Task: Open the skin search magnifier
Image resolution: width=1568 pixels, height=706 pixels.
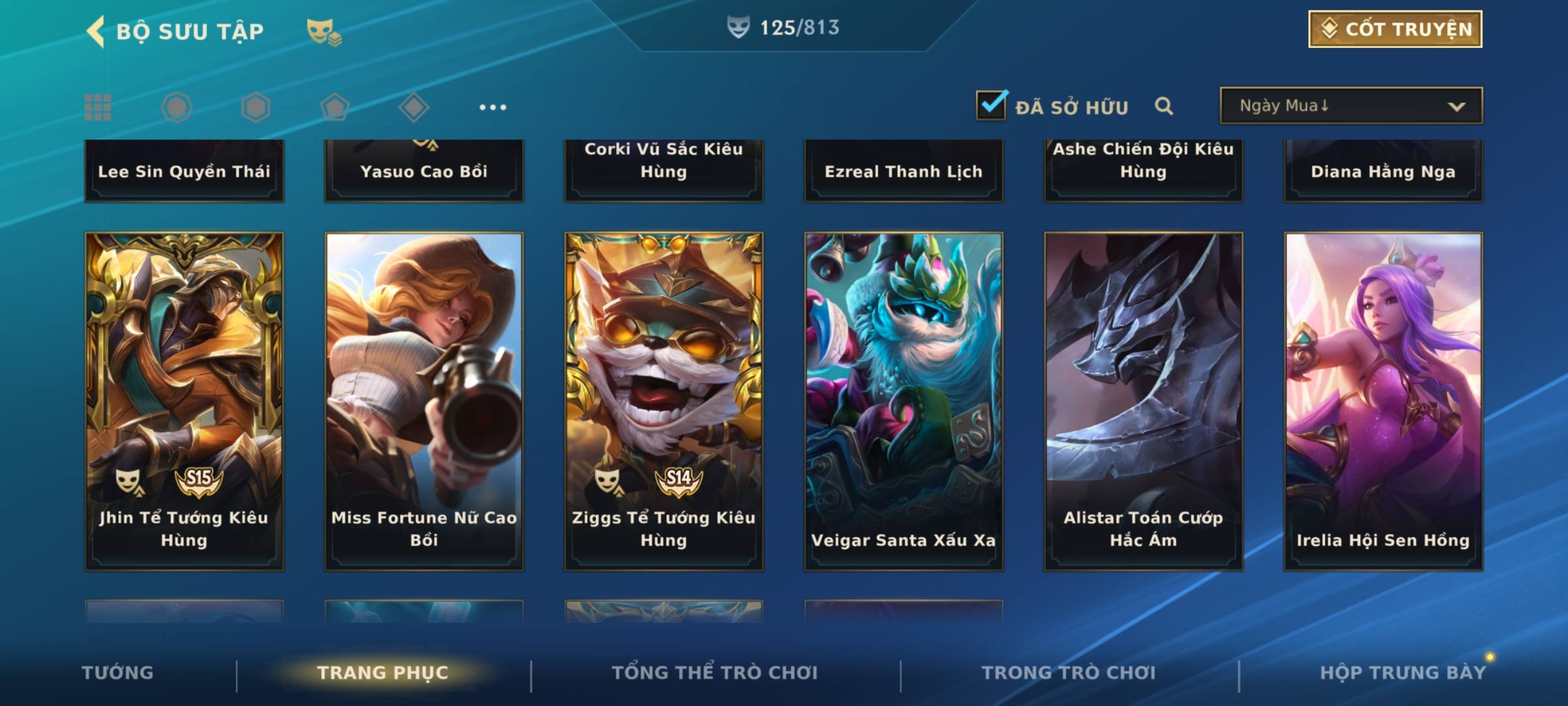Action: pos(1164,106)
